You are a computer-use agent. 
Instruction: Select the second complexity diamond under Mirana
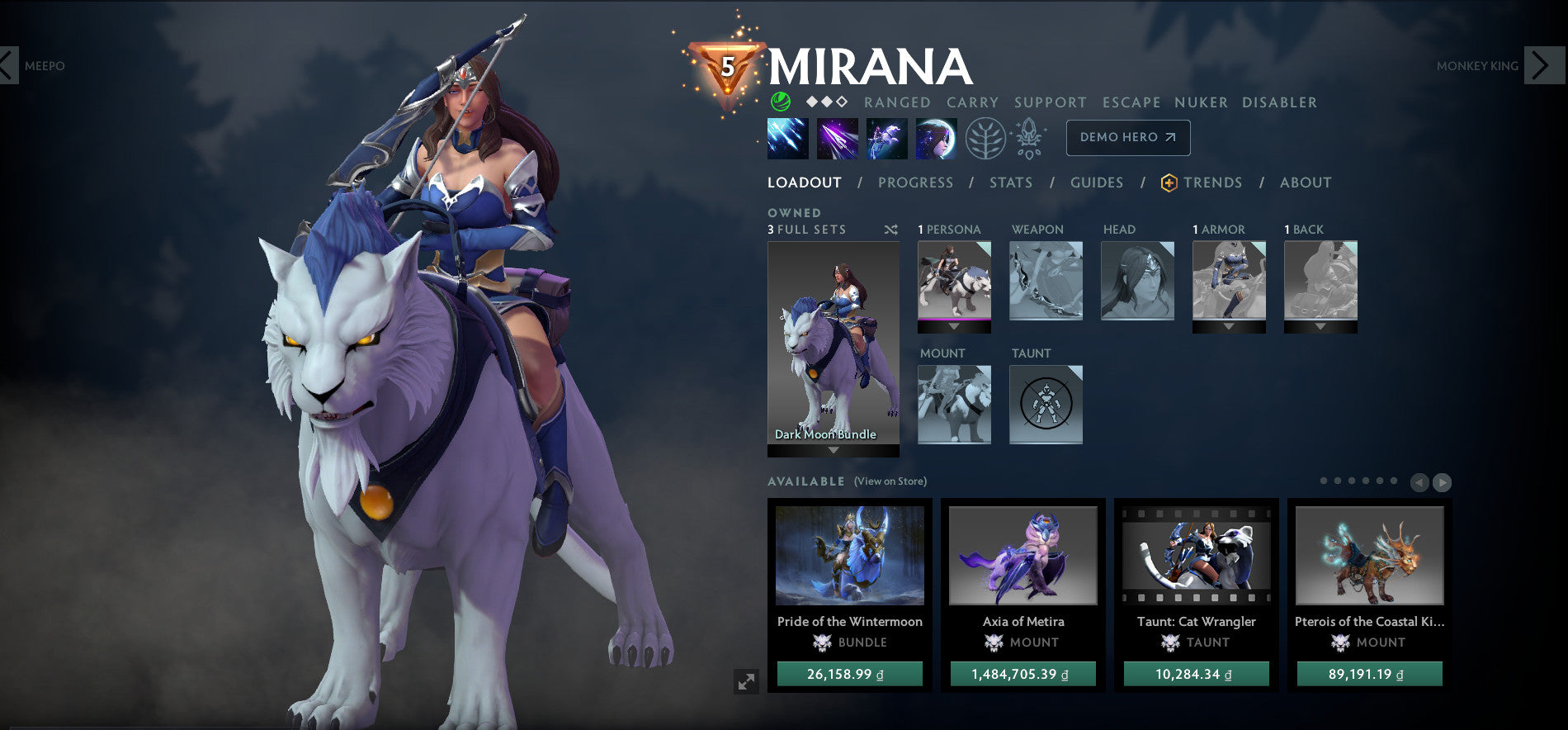827,102
